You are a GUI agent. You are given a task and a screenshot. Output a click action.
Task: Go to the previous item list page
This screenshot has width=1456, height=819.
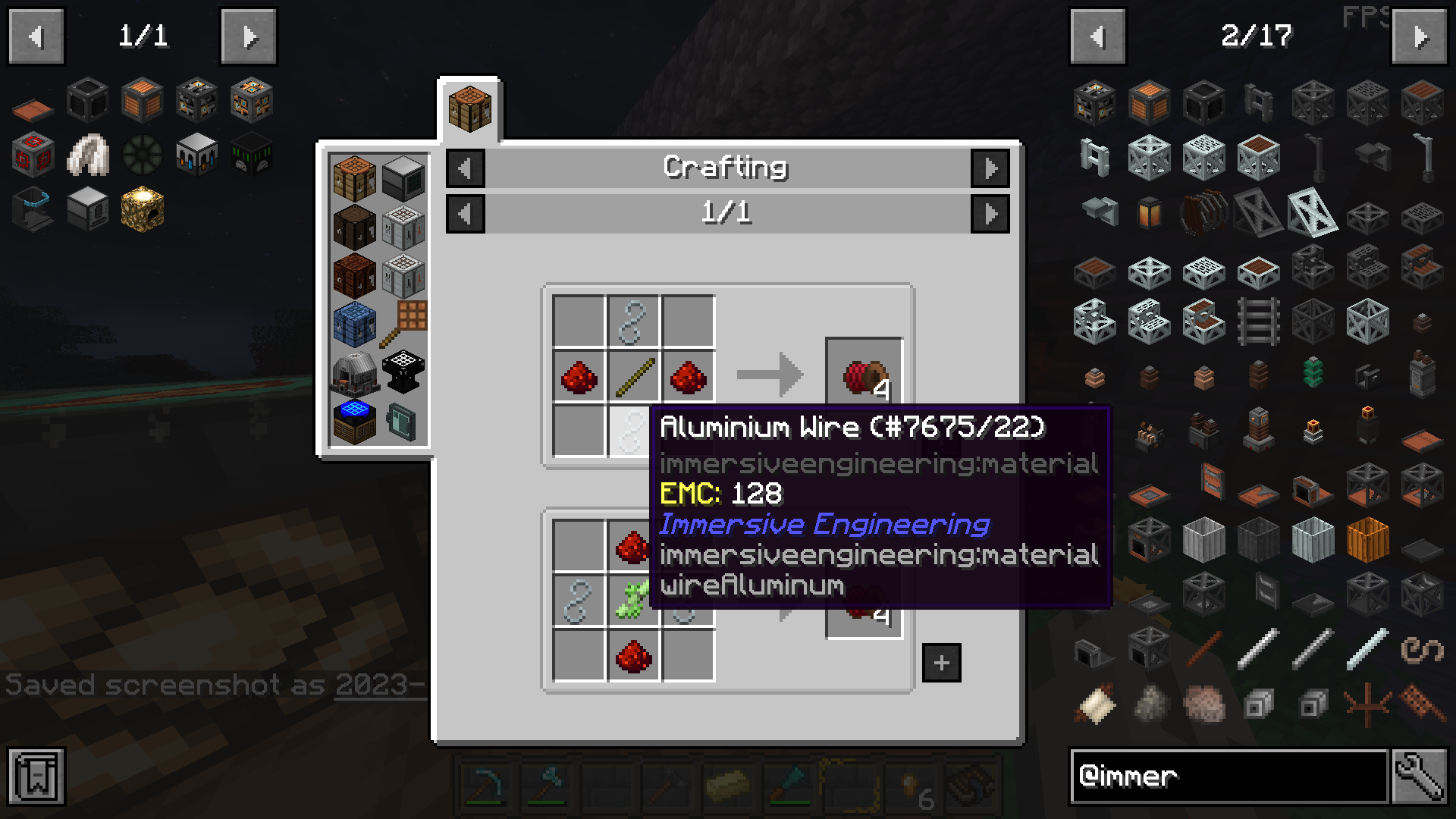pos(1097,36)
